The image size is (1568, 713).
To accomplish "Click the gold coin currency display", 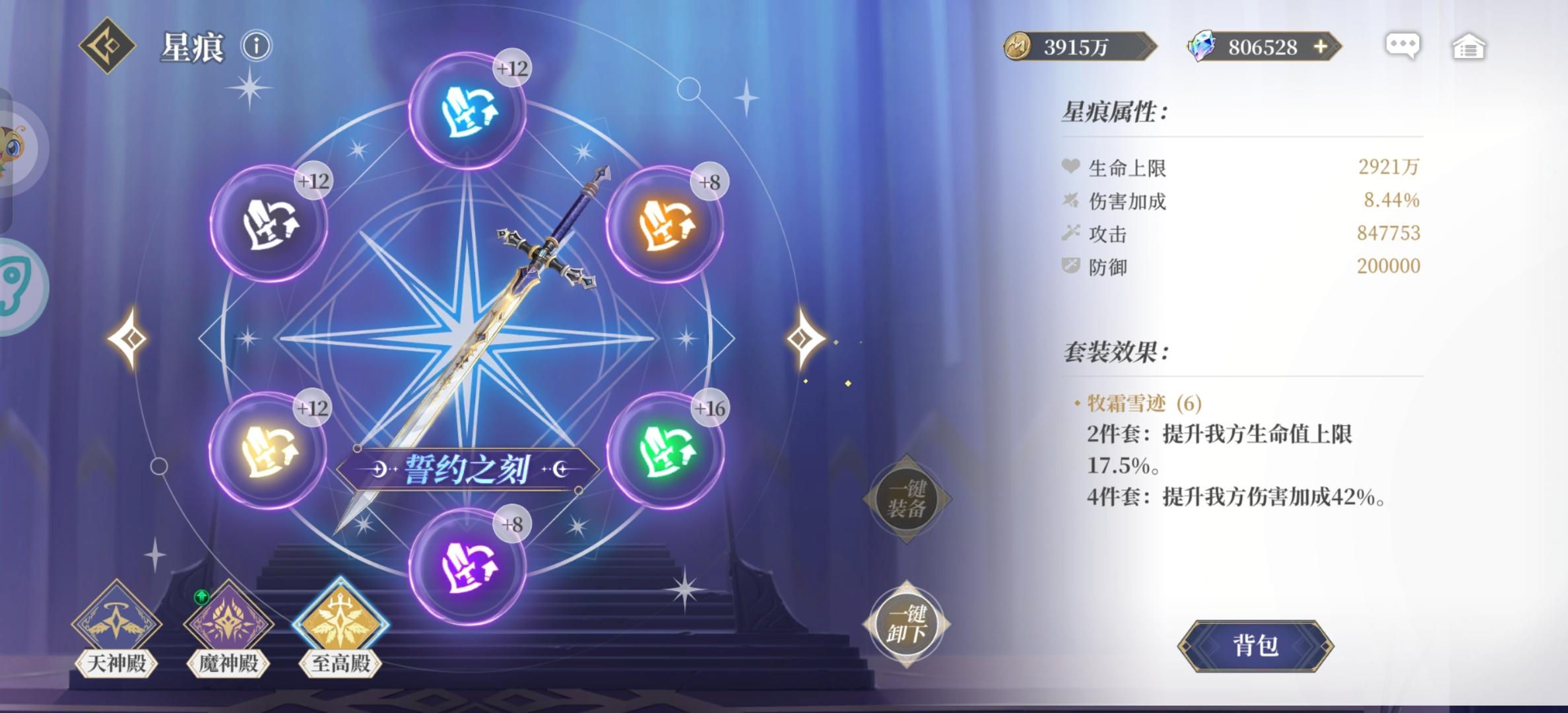I will (1076, 46).
